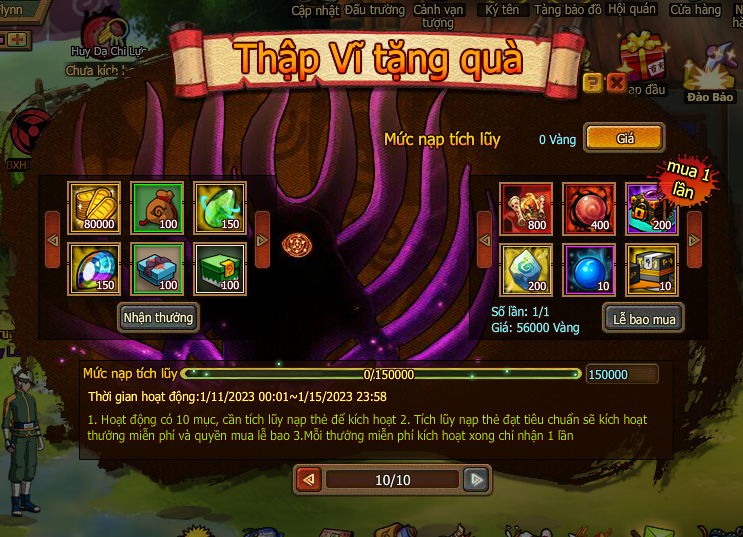Select the red character card 800 item
The image size is (743, 537).
click(526, 208)
